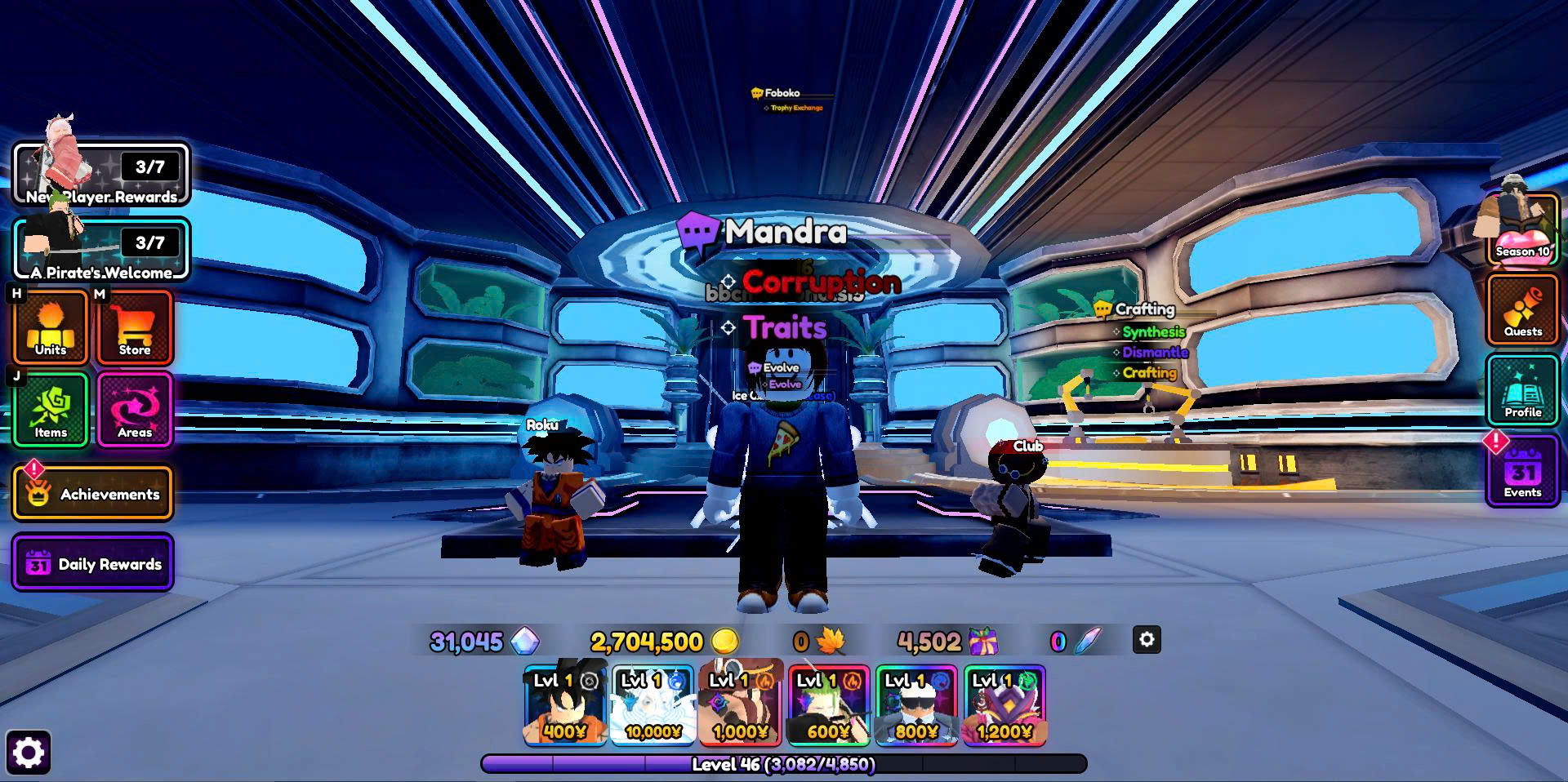Open the New Player Rewards panel
The height and width of the screenshot is (782, 1568).
(101, 174)
